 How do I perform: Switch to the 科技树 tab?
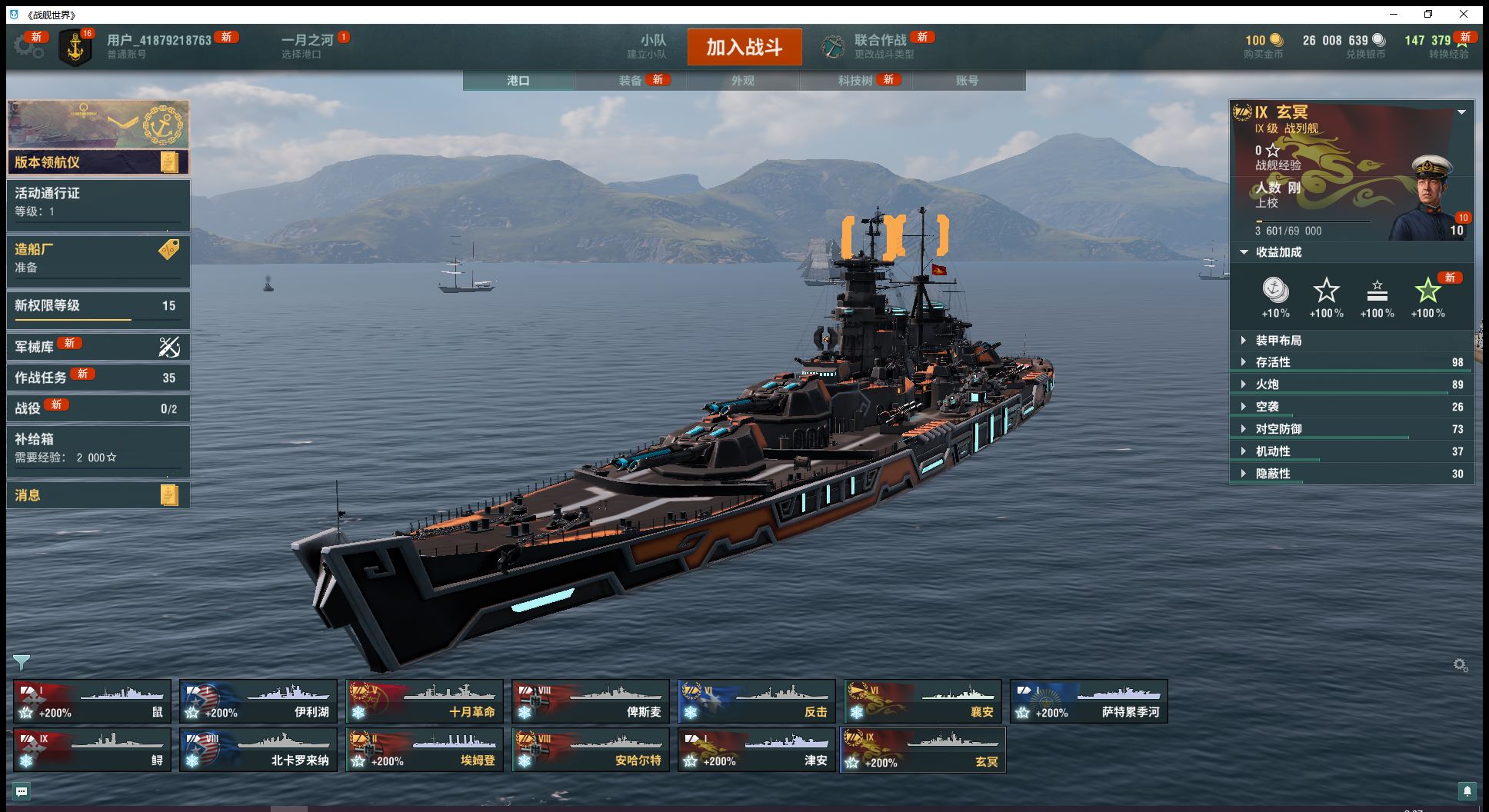(855, 81)
